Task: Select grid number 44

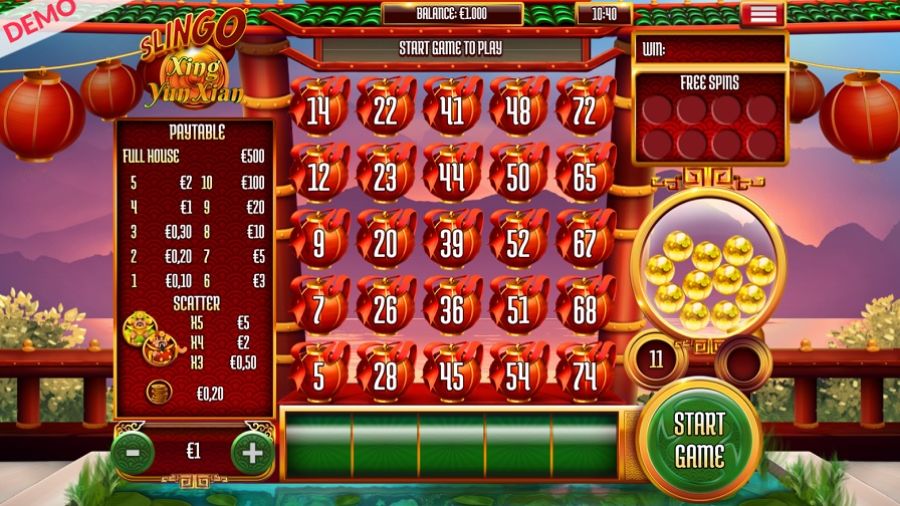Action: pyautogui.click(x=452, y=177)
